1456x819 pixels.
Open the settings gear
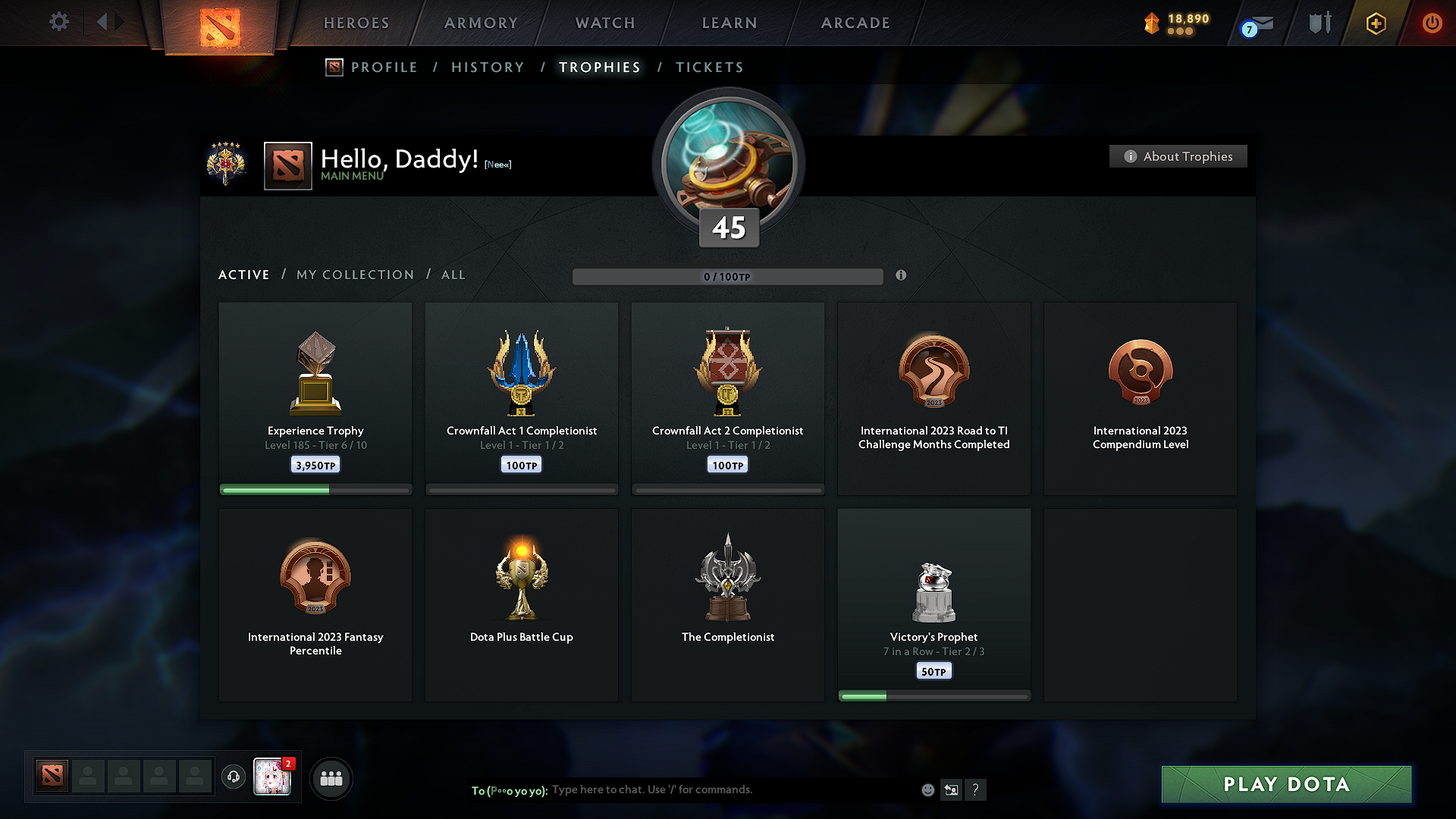click(x=58, y=22)
